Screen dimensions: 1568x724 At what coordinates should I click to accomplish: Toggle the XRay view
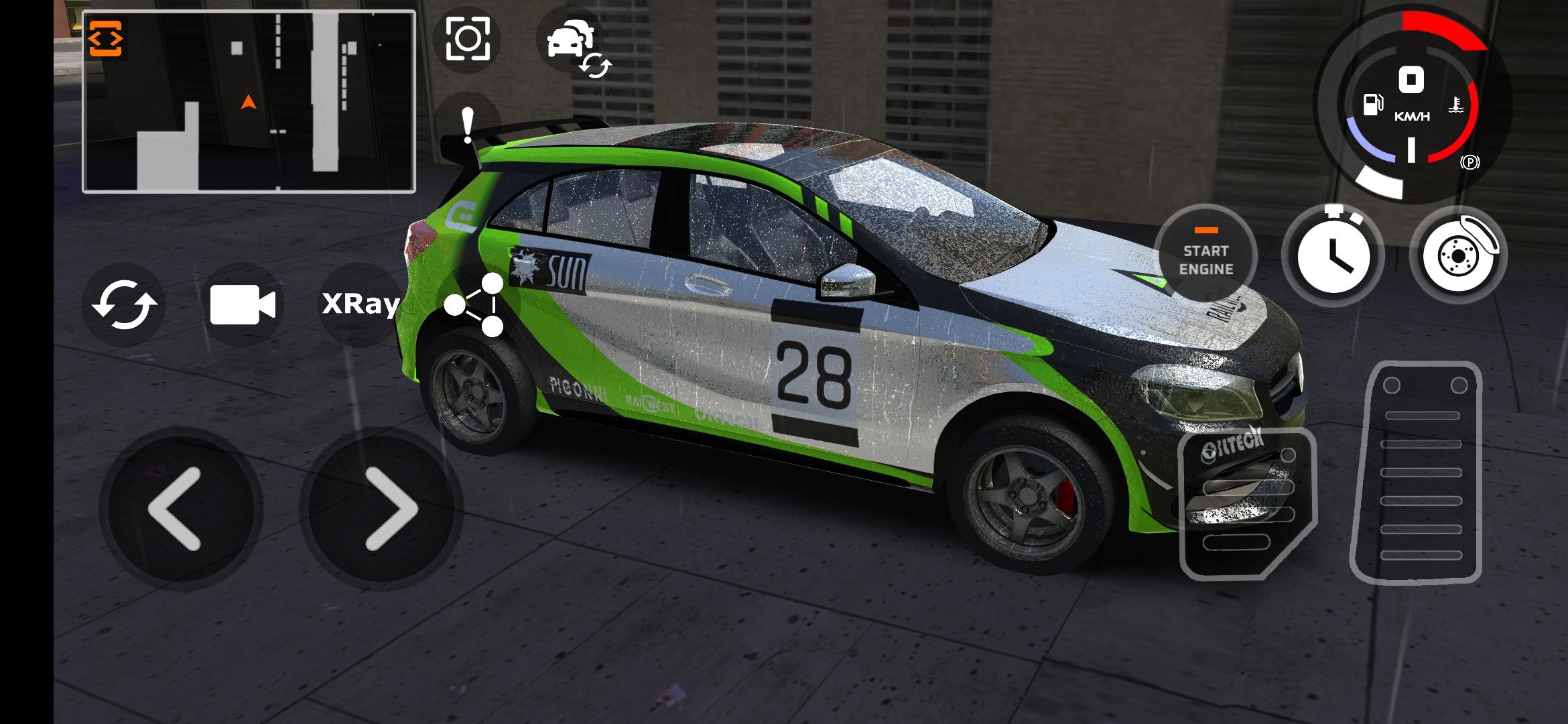tap(361, 304)
